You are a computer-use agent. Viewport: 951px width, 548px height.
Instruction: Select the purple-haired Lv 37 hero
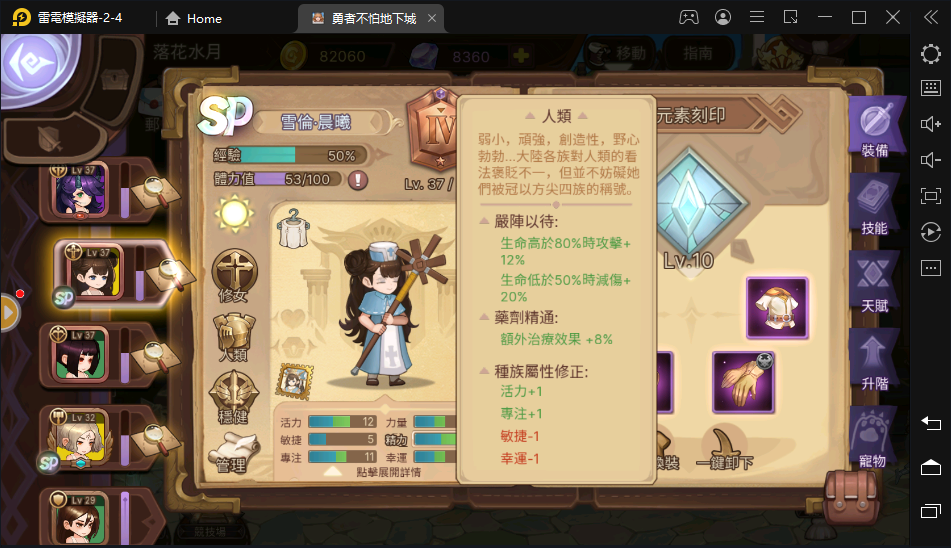coord(80,189)
